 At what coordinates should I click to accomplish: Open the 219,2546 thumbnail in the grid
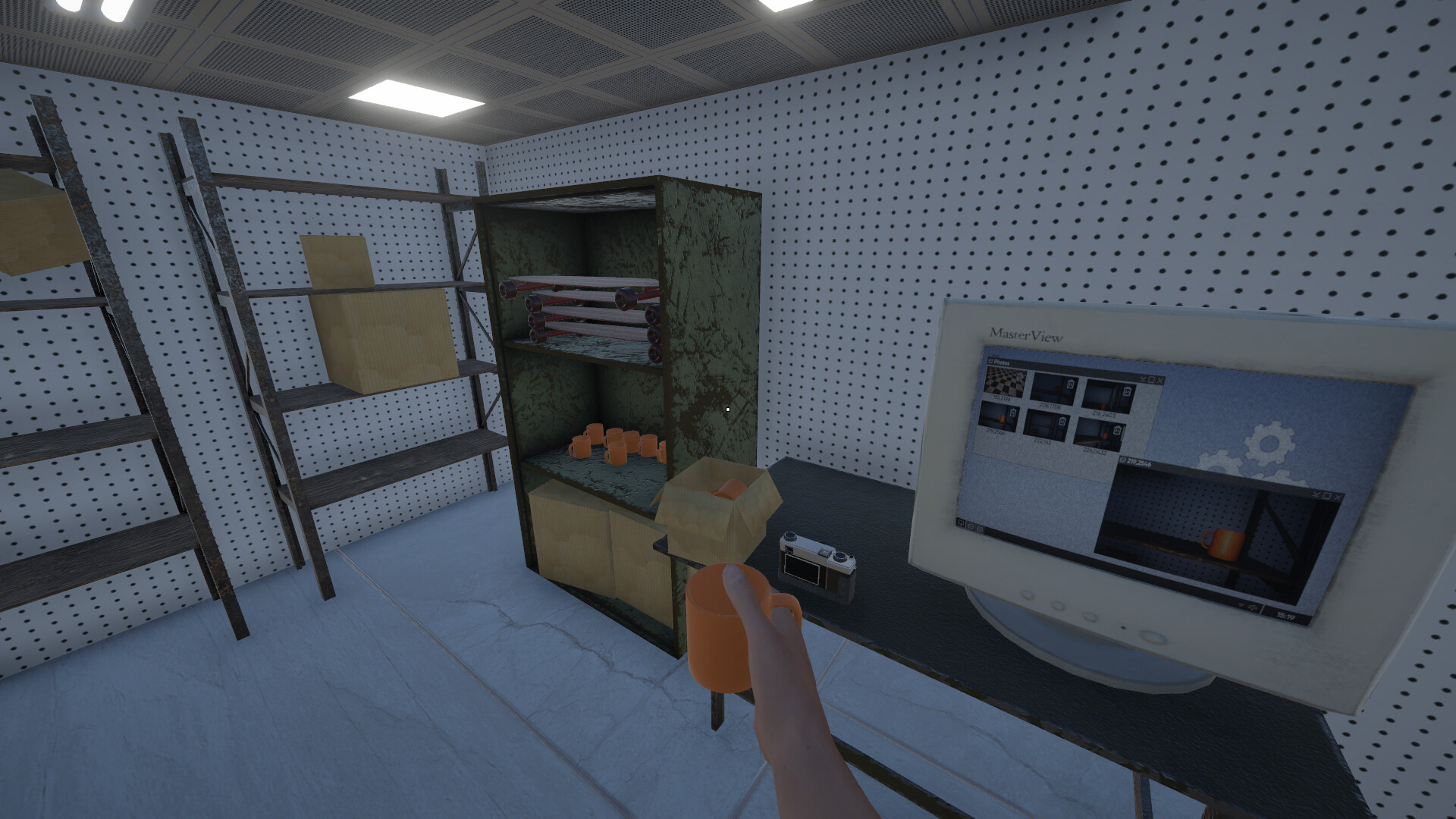point(996,418)
